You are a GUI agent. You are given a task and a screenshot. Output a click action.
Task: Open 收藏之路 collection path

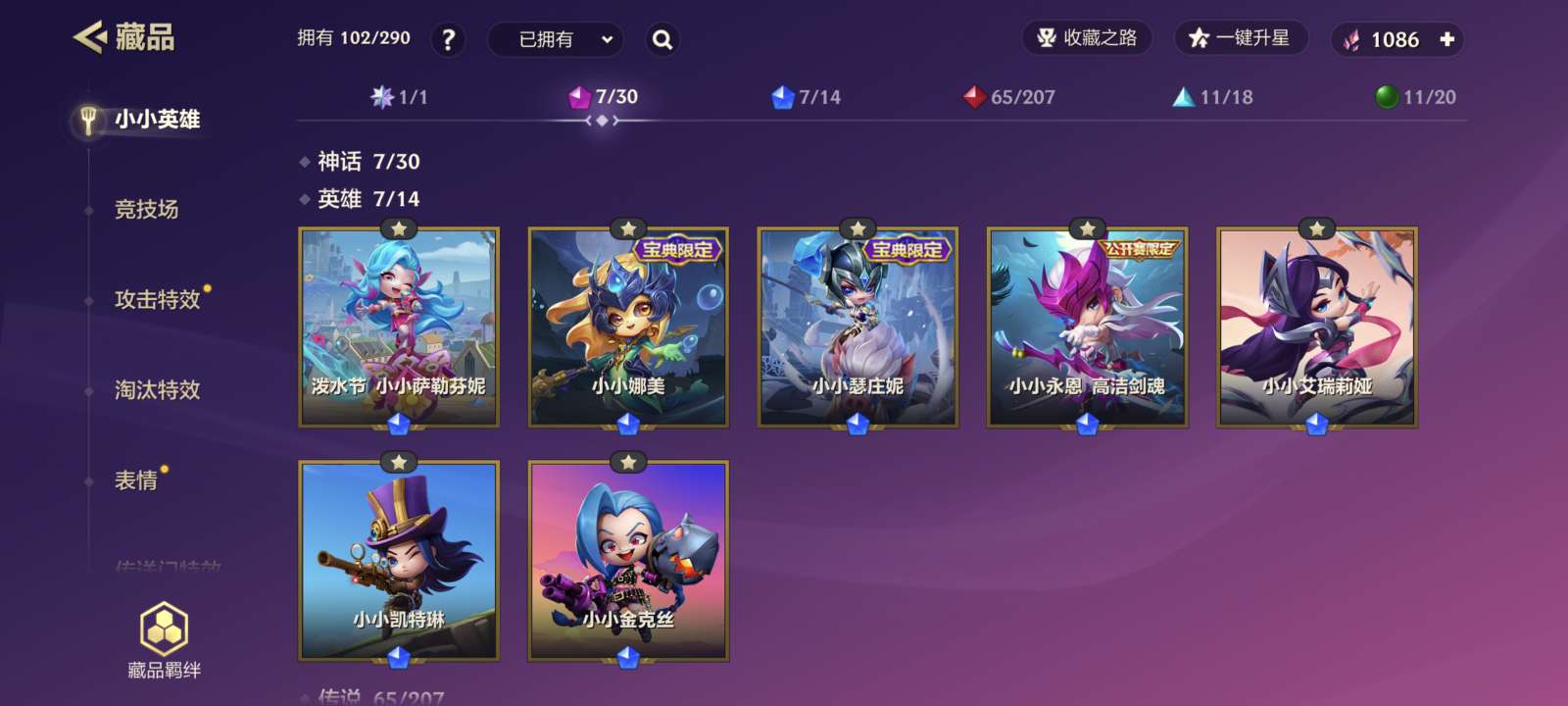pyautogui.click(x=1087, y=38)
